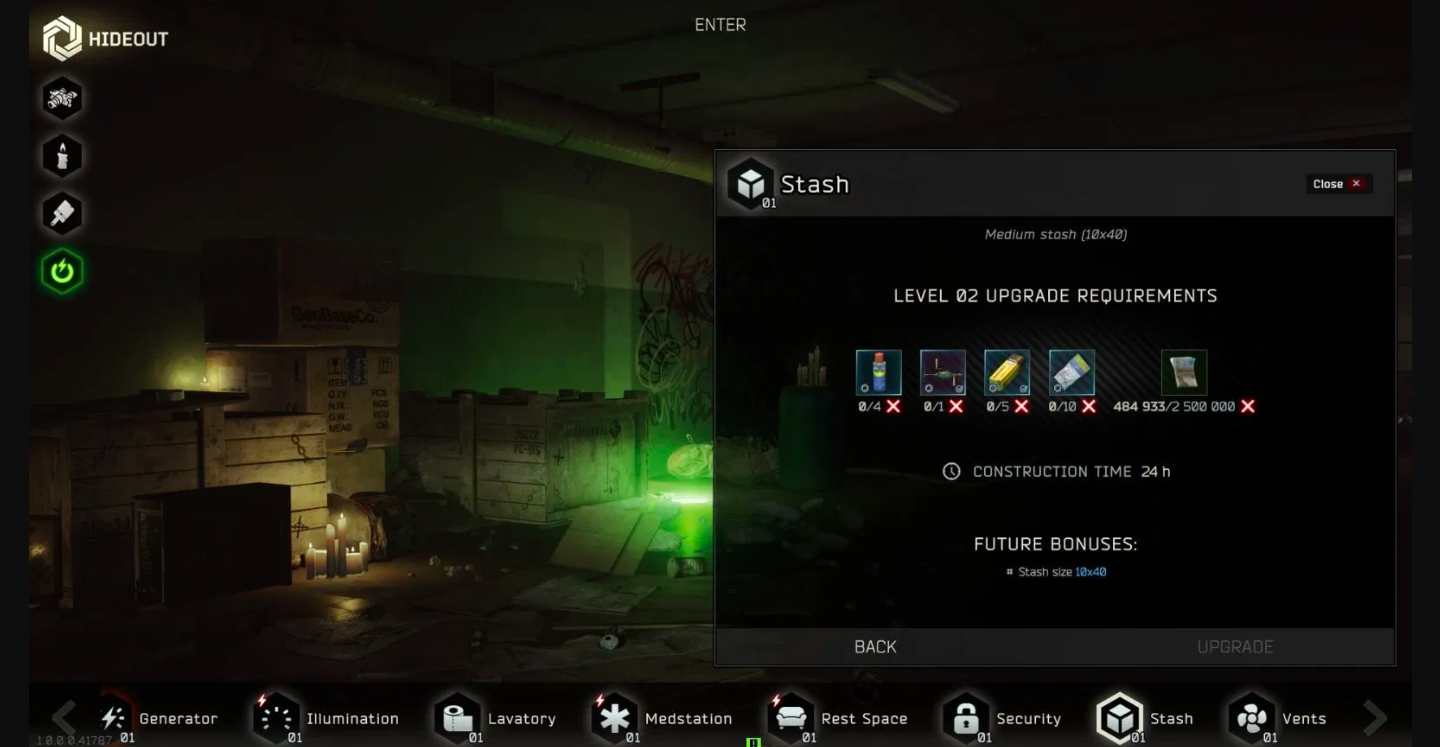Toggle the green generator power button

(62, 271)
